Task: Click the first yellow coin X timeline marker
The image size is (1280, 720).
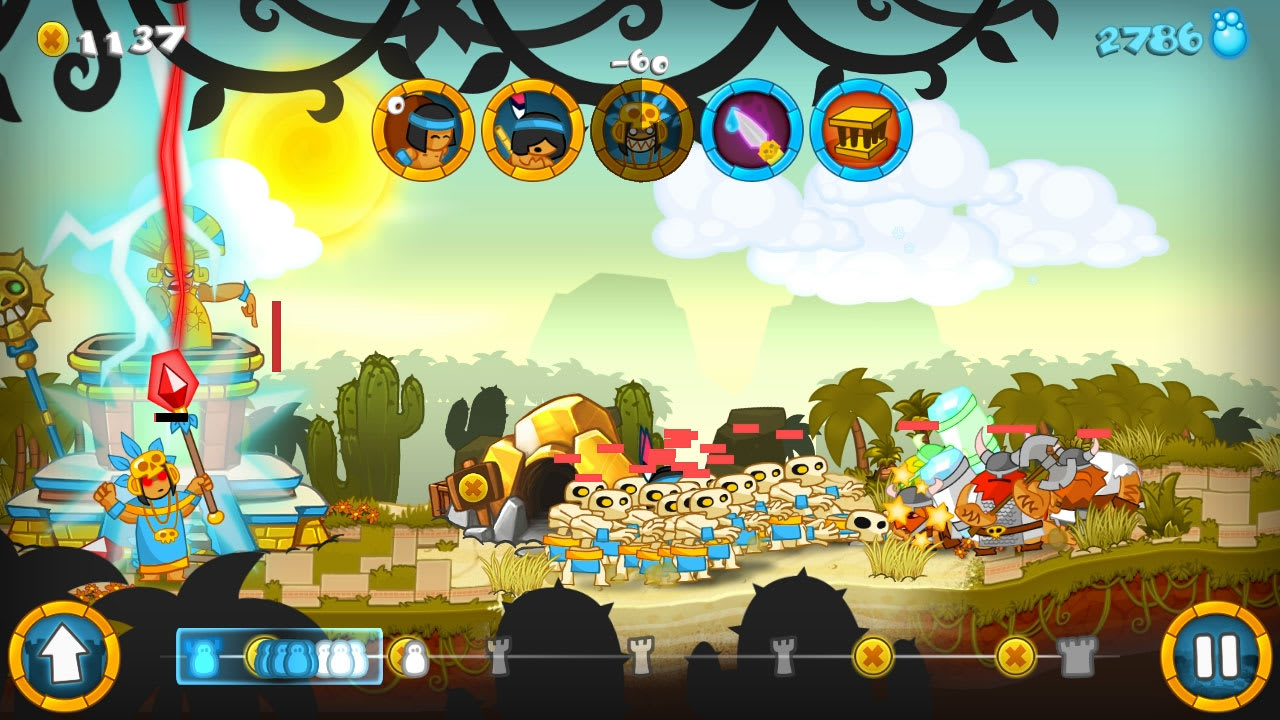Action: pyautogui.click(x=875, y=657)
